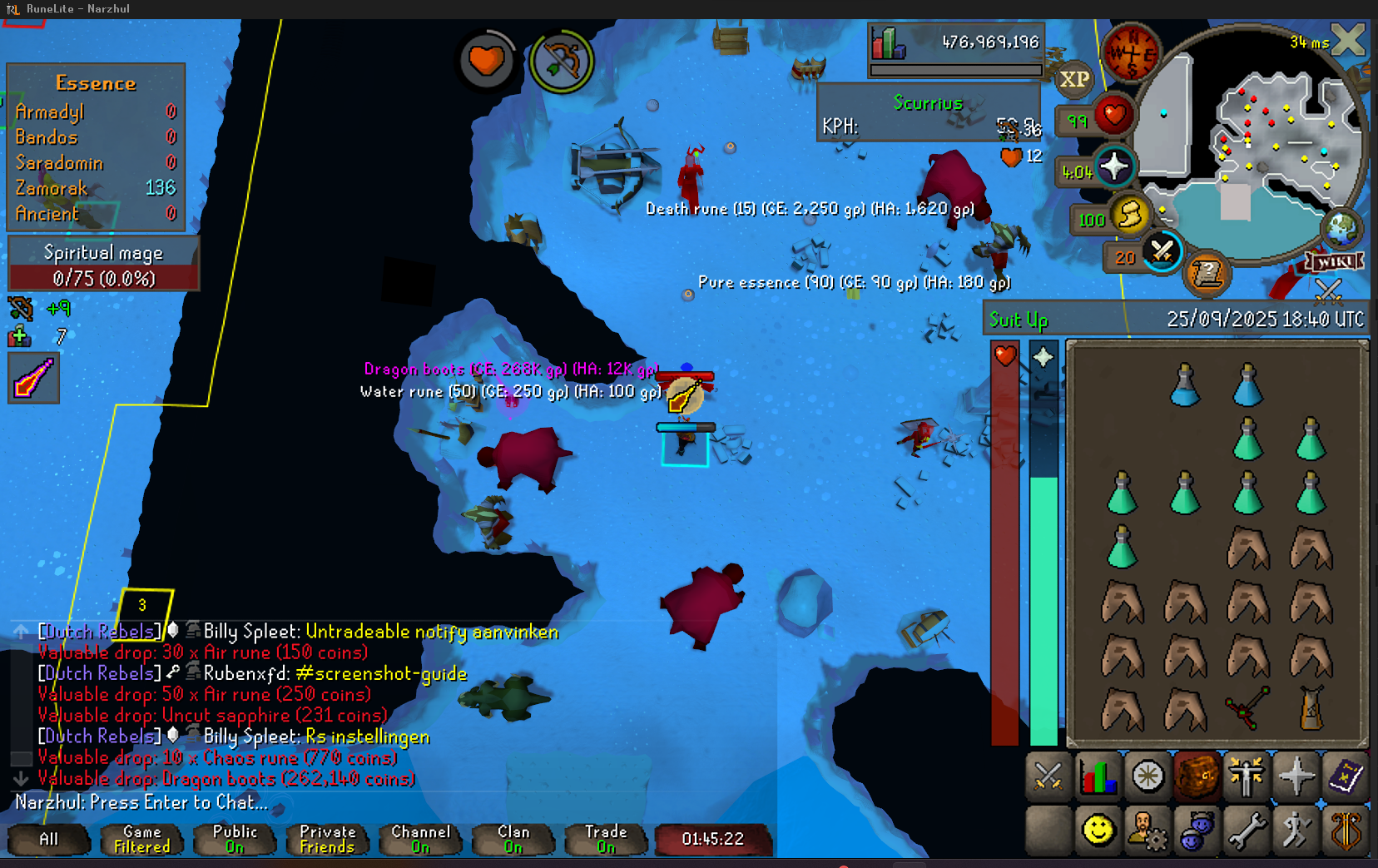Open the Friends List smiley tab

coord(1098,831)
